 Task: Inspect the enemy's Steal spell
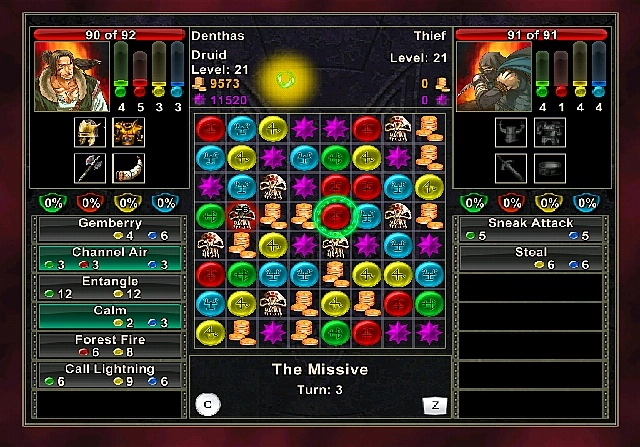pos(530,258)
